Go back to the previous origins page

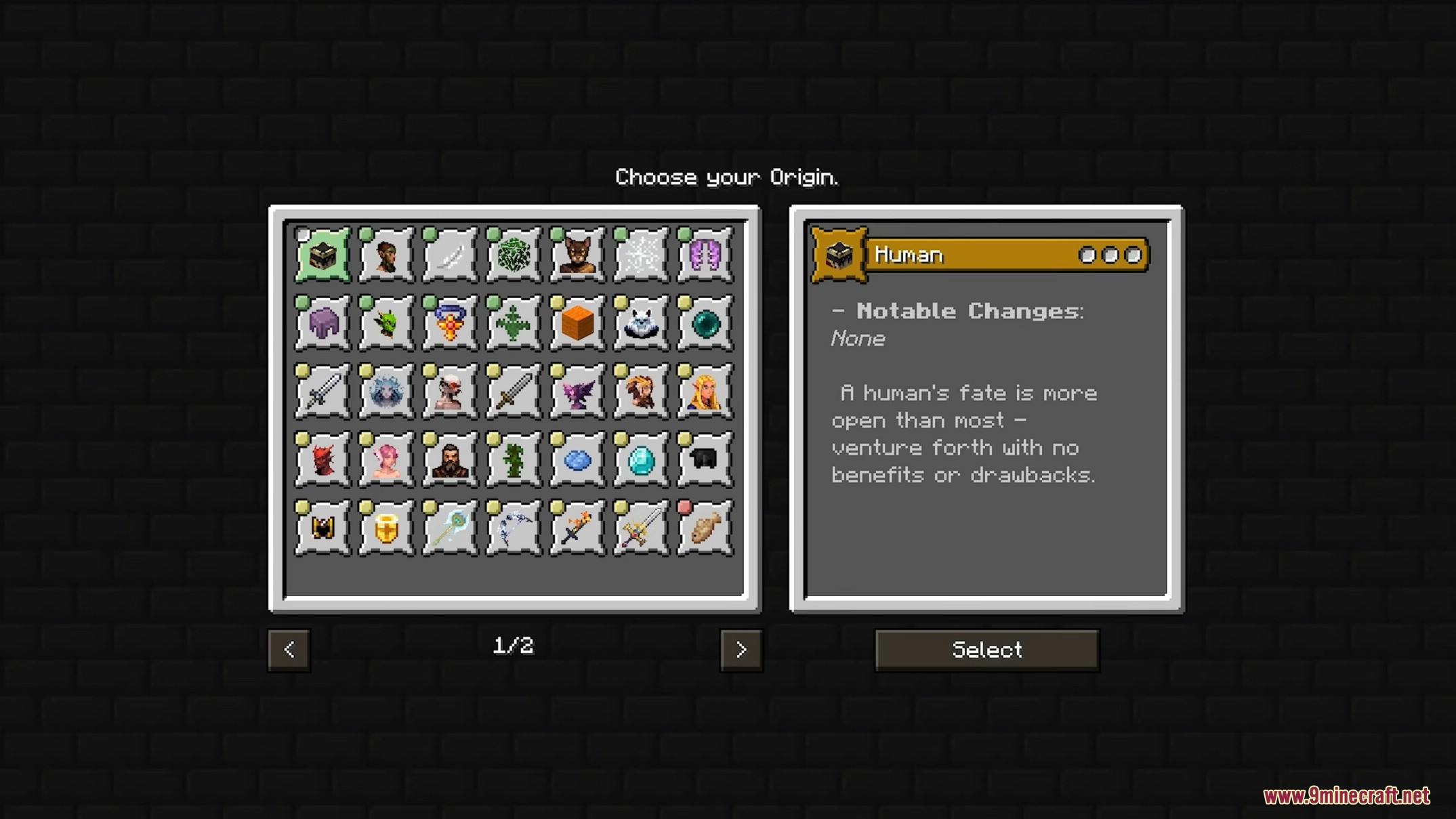click(289, 650)
